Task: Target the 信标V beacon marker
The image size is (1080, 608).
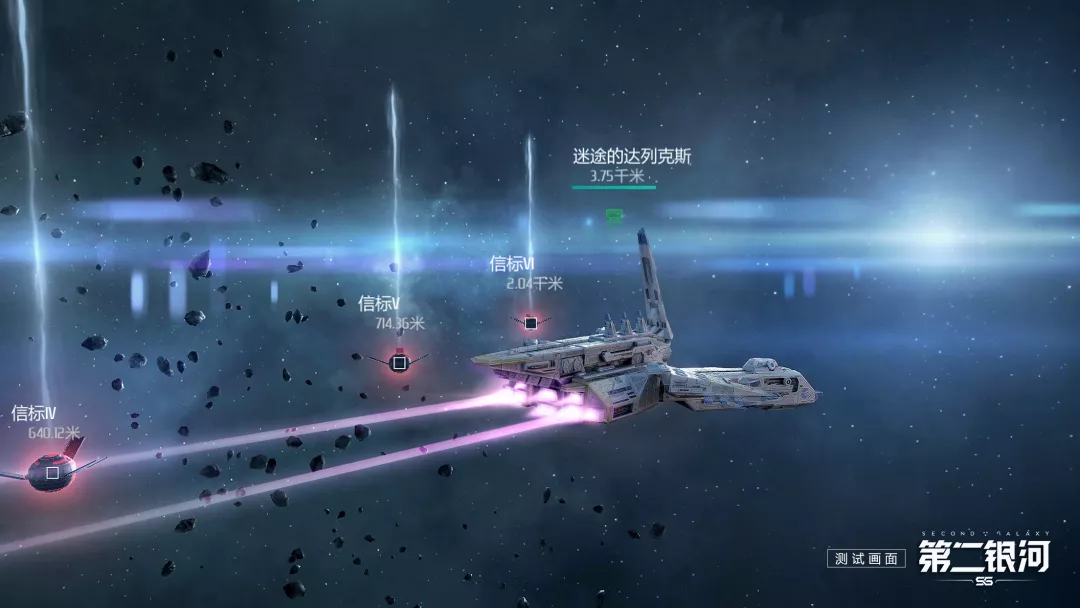Action: tap(398, 362)
